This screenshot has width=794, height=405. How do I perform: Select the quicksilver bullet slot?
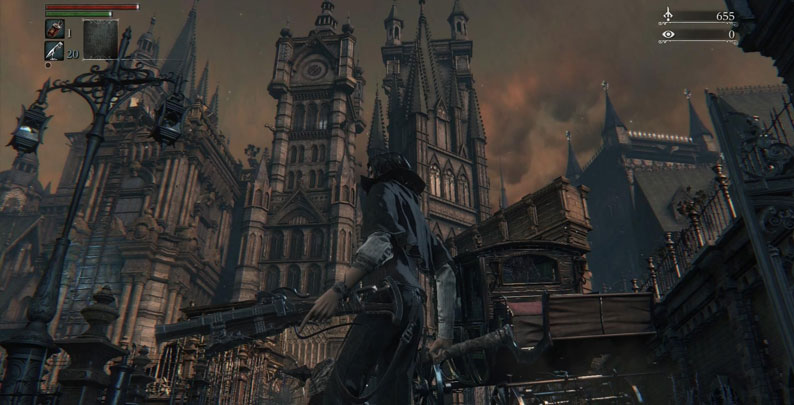[54, 51]
